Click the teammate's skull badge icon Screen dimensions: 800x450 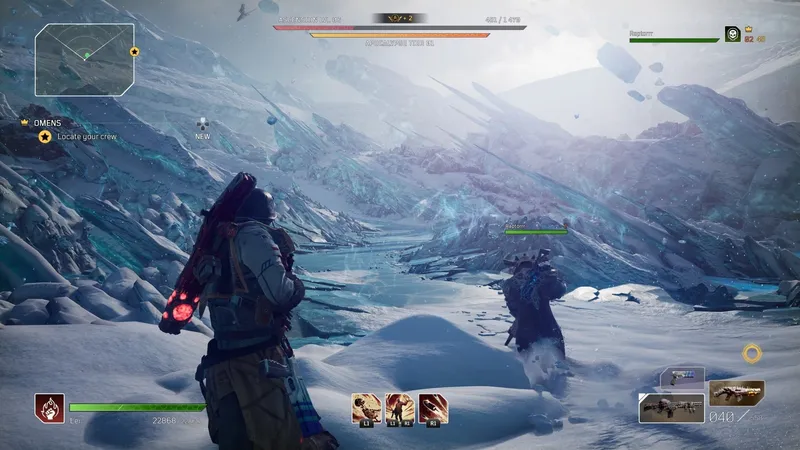click(x=733, y=34)
